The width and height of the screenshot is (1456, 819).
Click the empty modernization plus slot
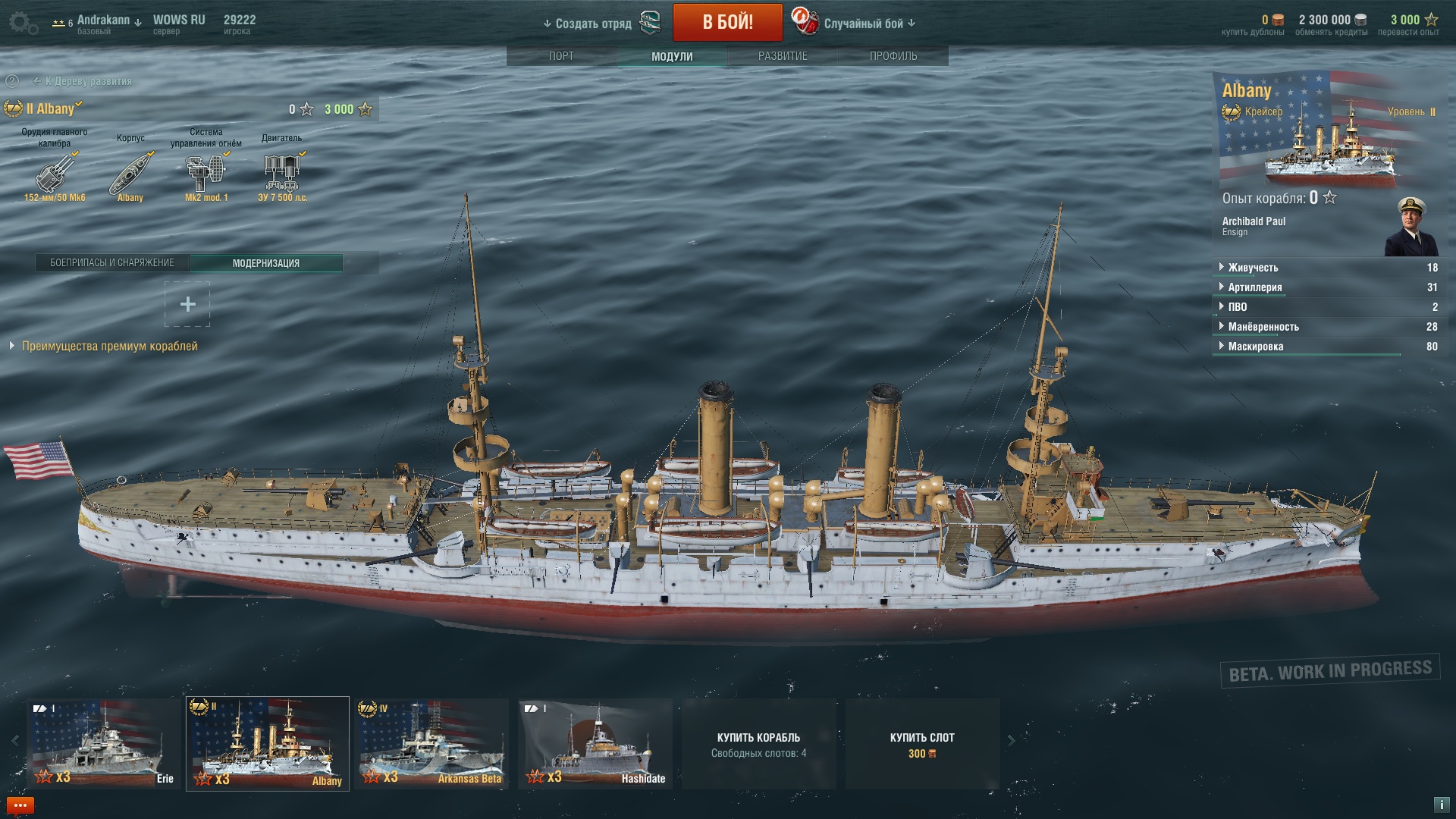187,305
